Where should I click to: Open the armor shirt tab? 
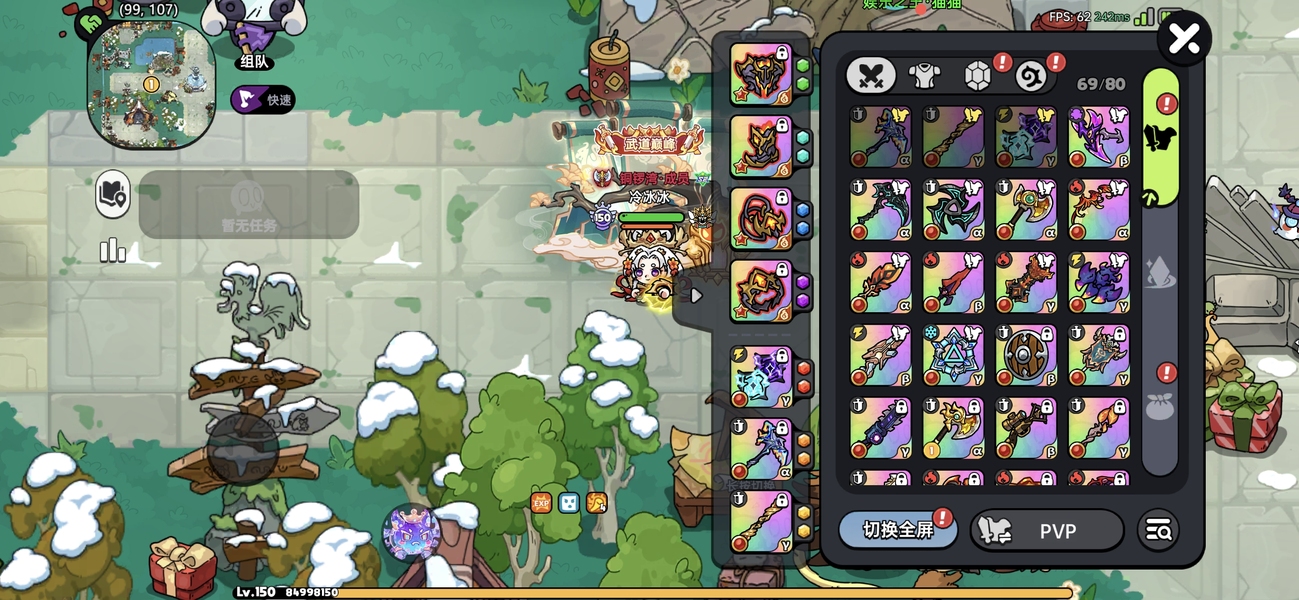click(924, 75)
